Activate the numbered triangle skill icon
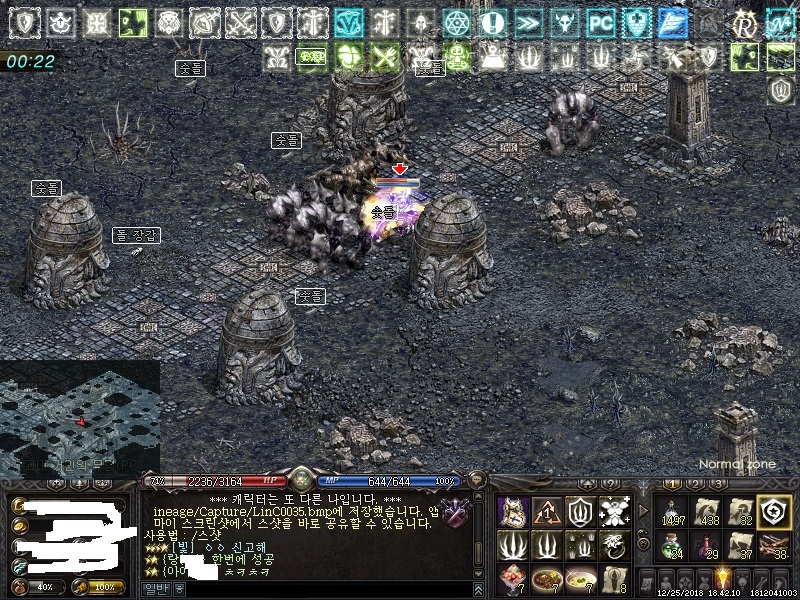Image resolution: width=800 pixels, height=600 pixels. [547, 512]
